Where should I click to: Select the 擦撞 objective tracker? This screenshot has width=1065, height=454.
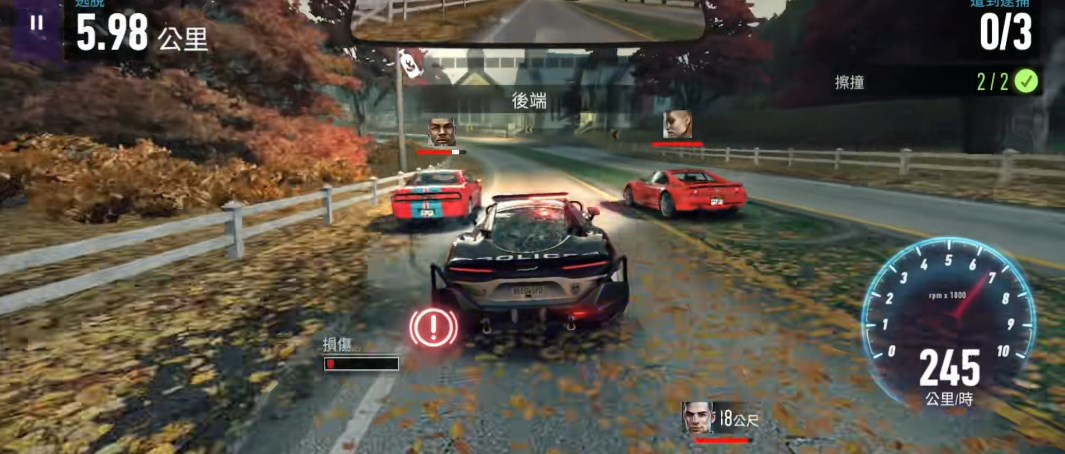point(936,82)
